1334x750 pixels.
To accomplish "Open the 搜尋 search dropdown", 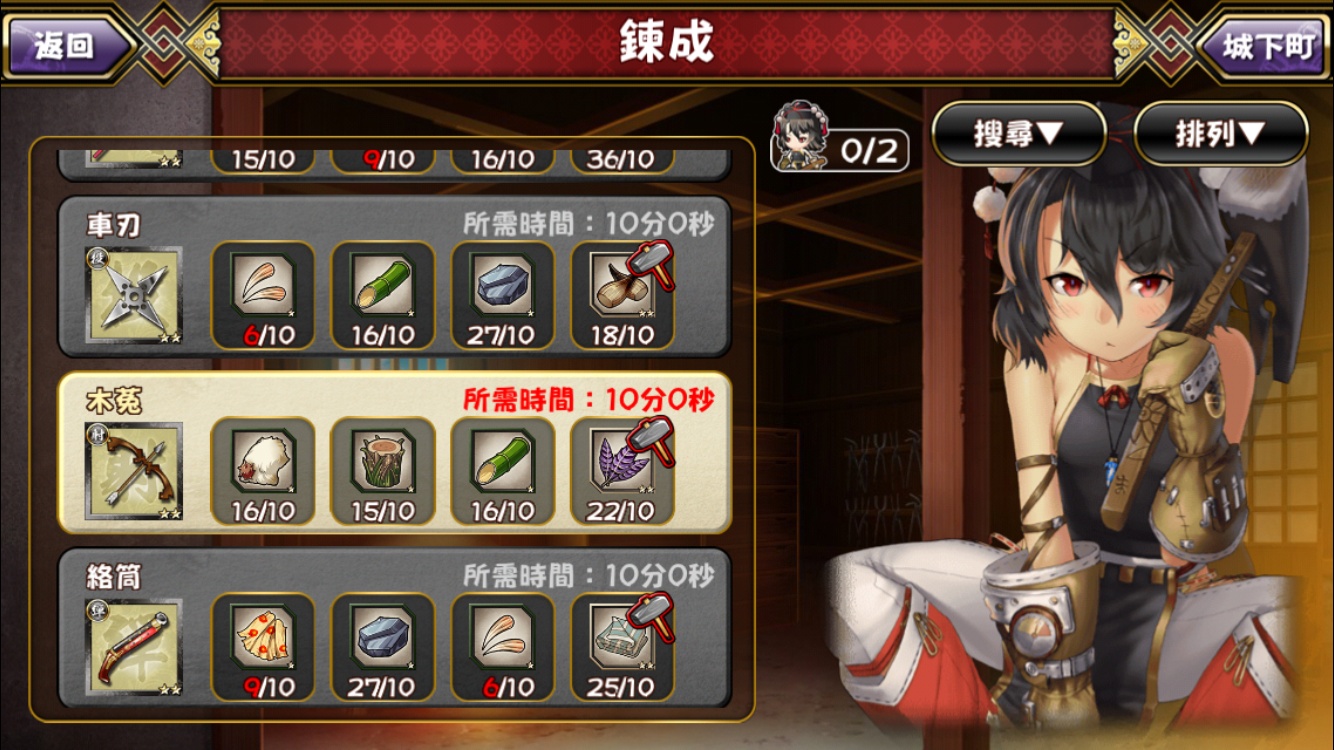I will 1020,132.
